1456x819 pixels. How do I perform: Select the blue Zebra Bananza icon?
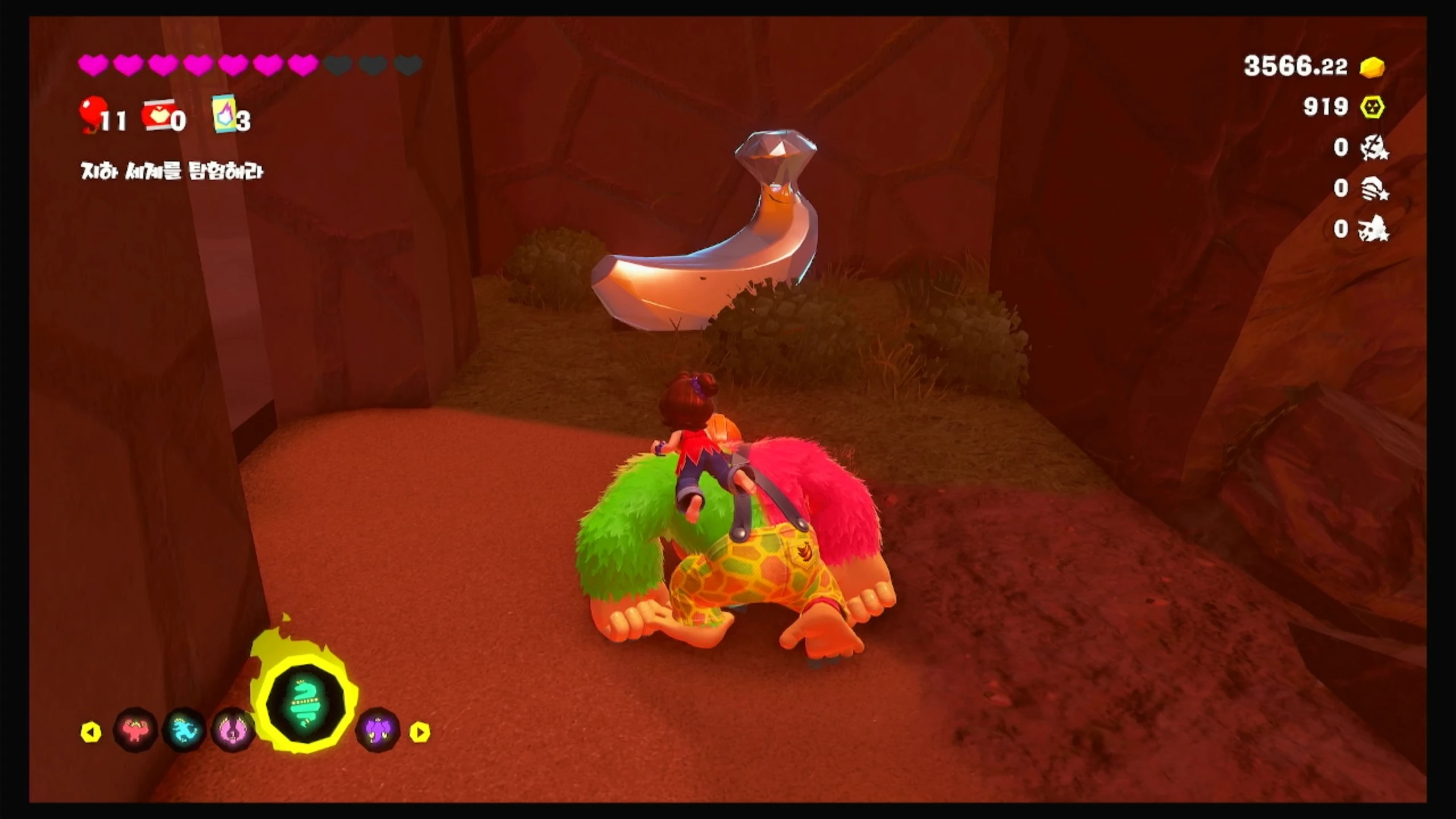click(184, 730)
